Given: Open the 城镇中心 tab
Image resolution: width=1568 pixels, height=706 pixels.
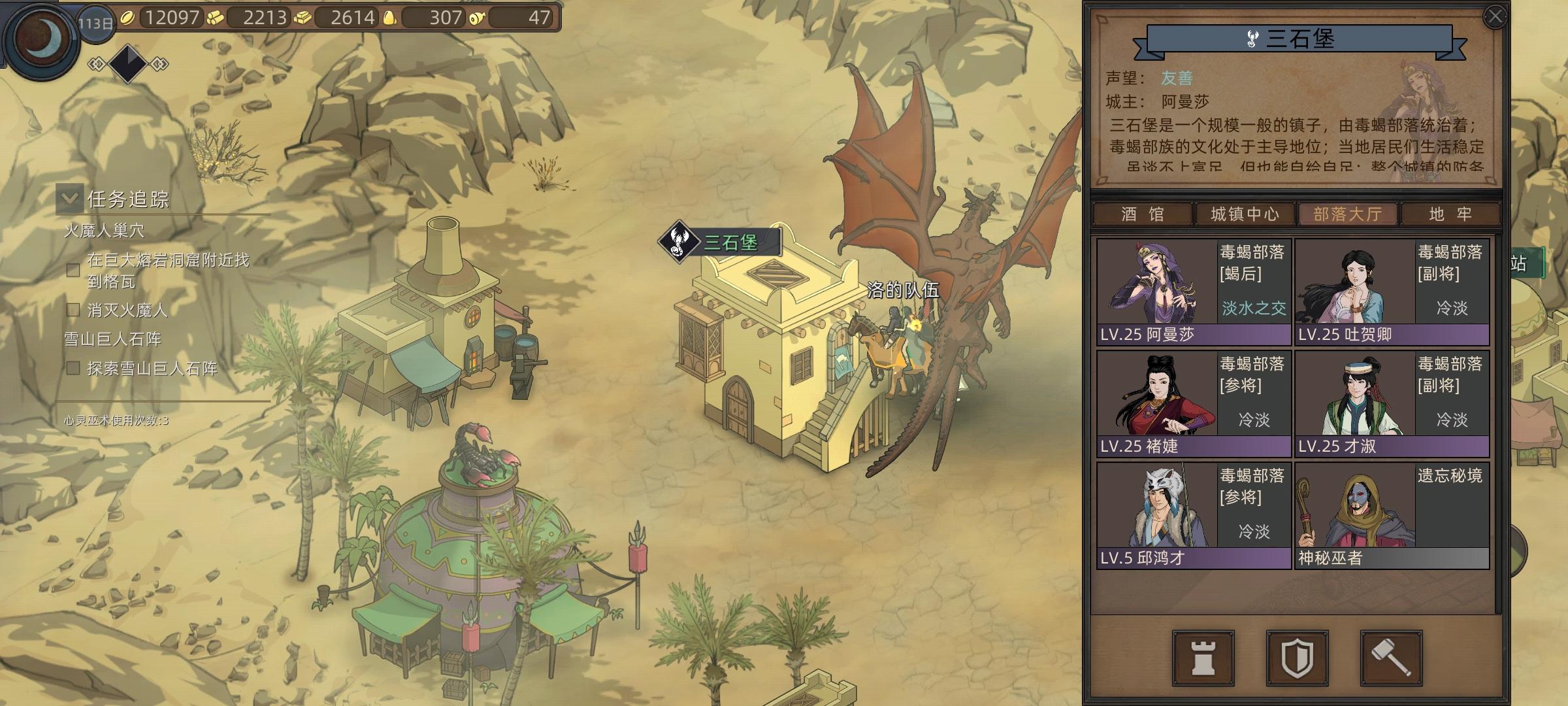Looking at the screenshot, I should (x=1245, y=214).
